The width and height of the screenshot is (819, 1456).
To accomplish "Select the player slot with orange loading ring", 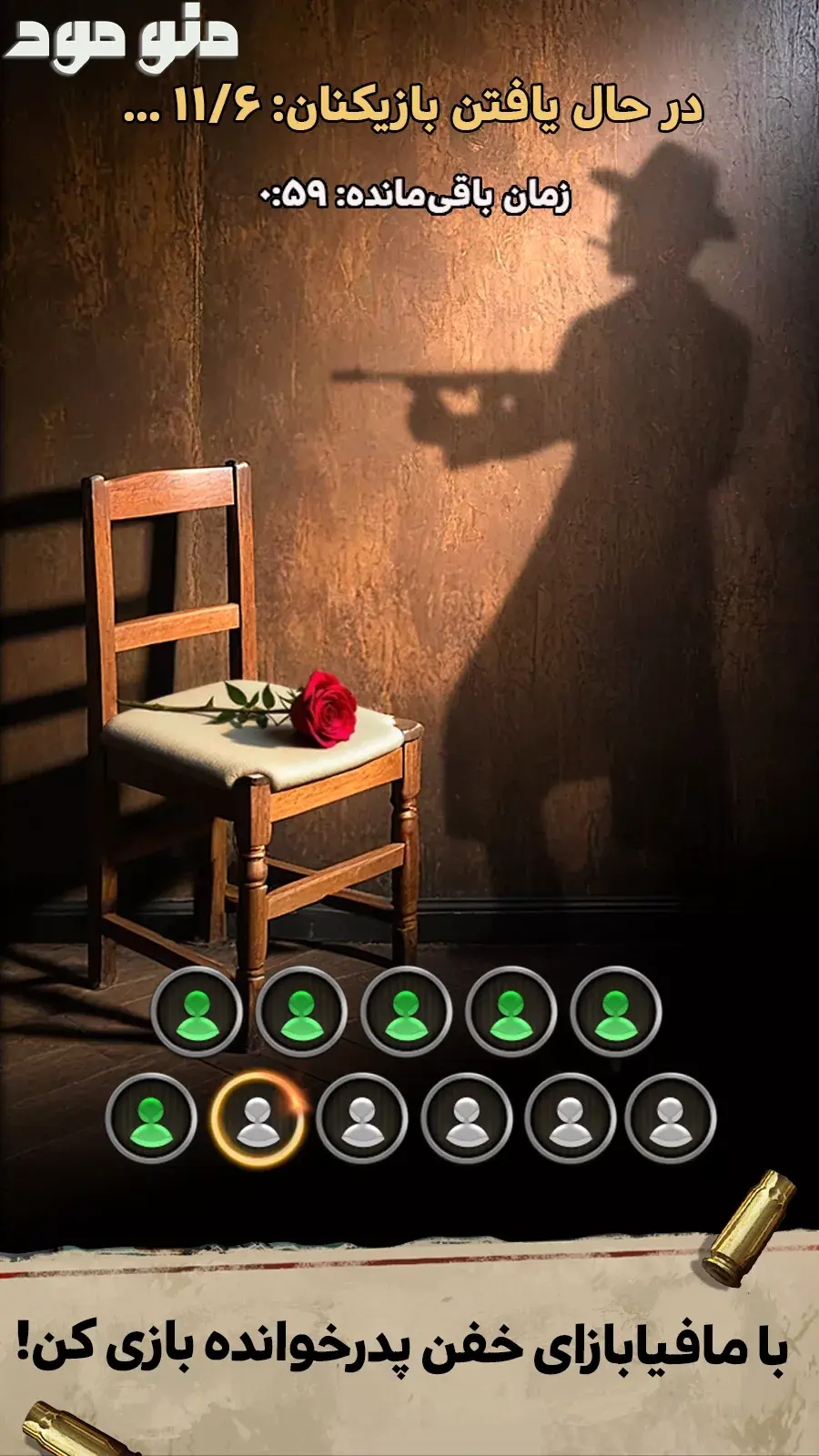I will pos(258,1118).
